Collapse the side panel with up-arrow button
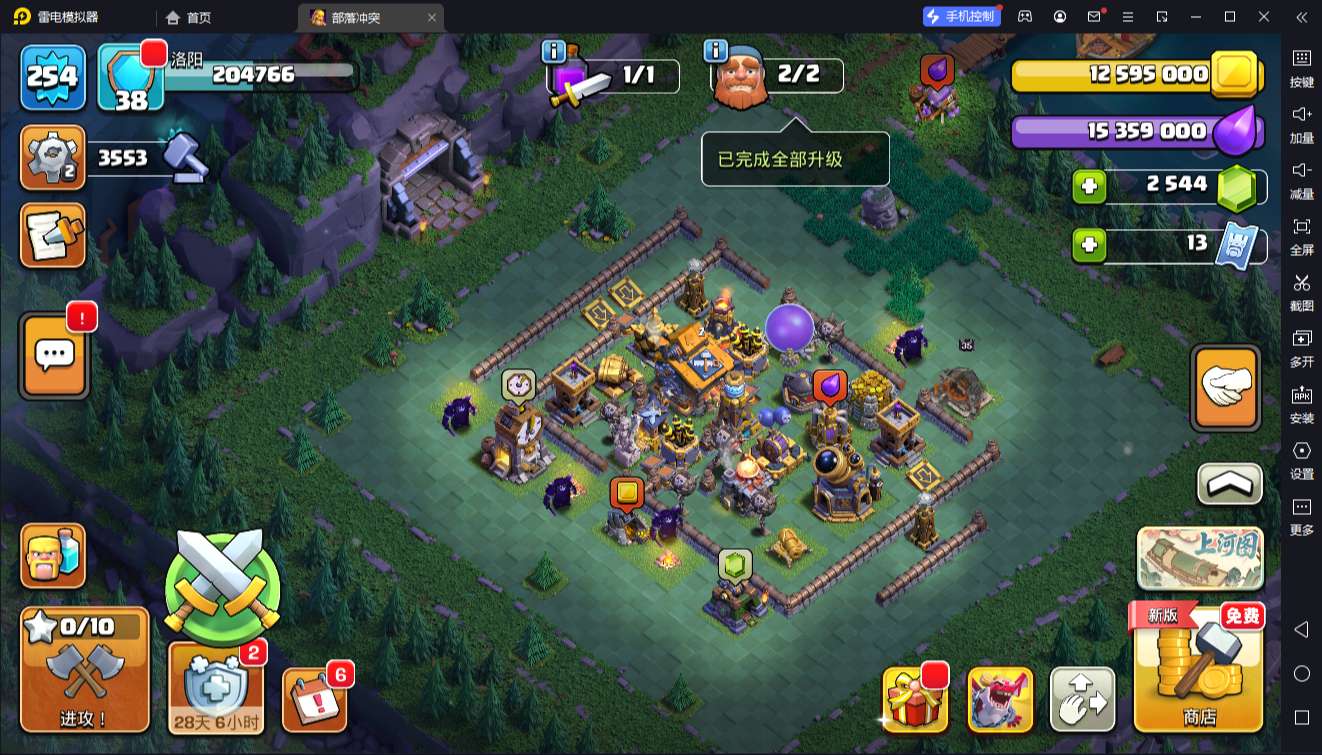The height and width of the screenshot is (755, 1322). [1230, 485]
